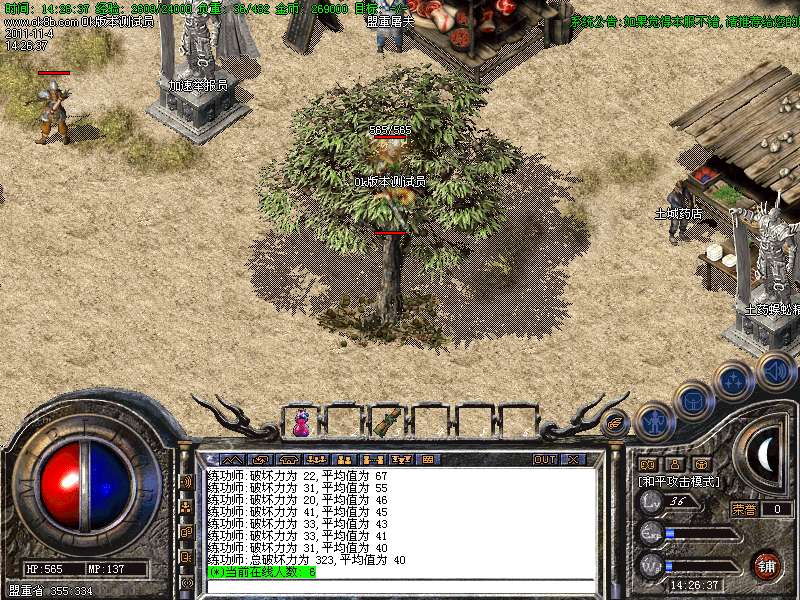Screen dimensions: 800x600
Task: Select the green scroll belt slot
Action: pos(386,421)
